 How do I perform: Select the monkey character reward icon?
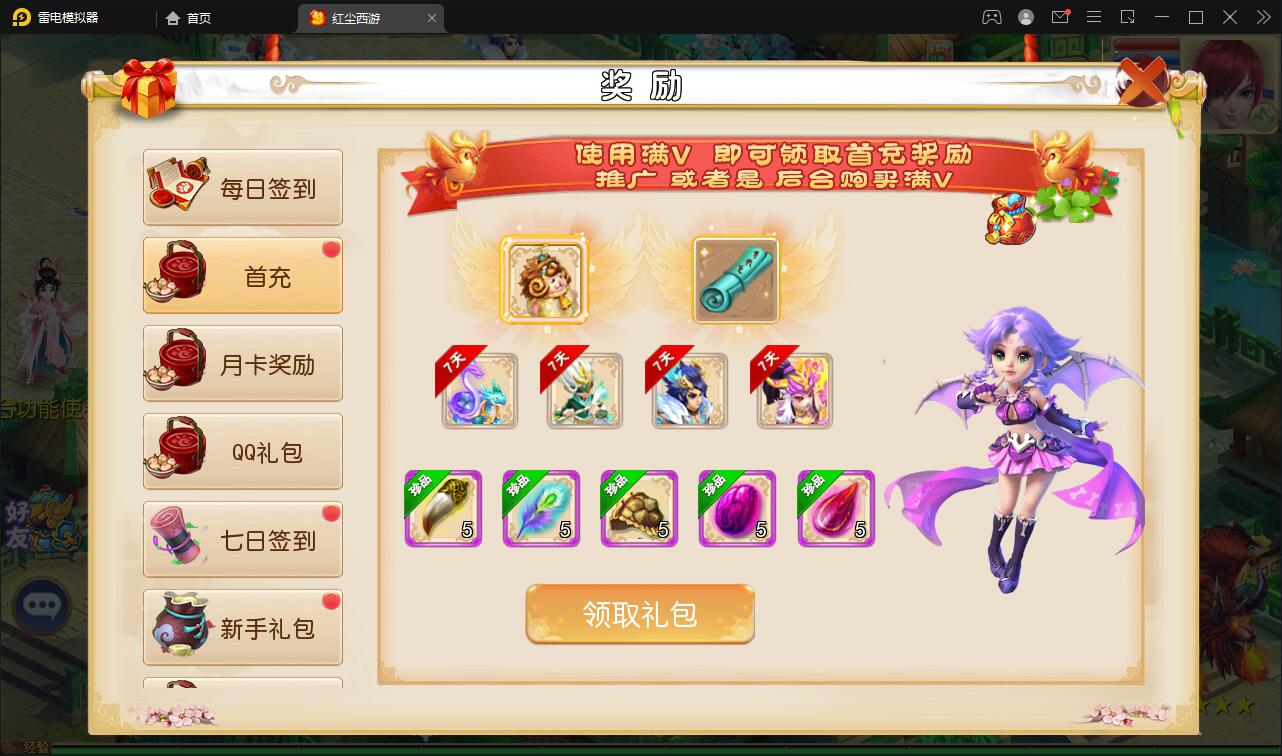click(545, 281)
